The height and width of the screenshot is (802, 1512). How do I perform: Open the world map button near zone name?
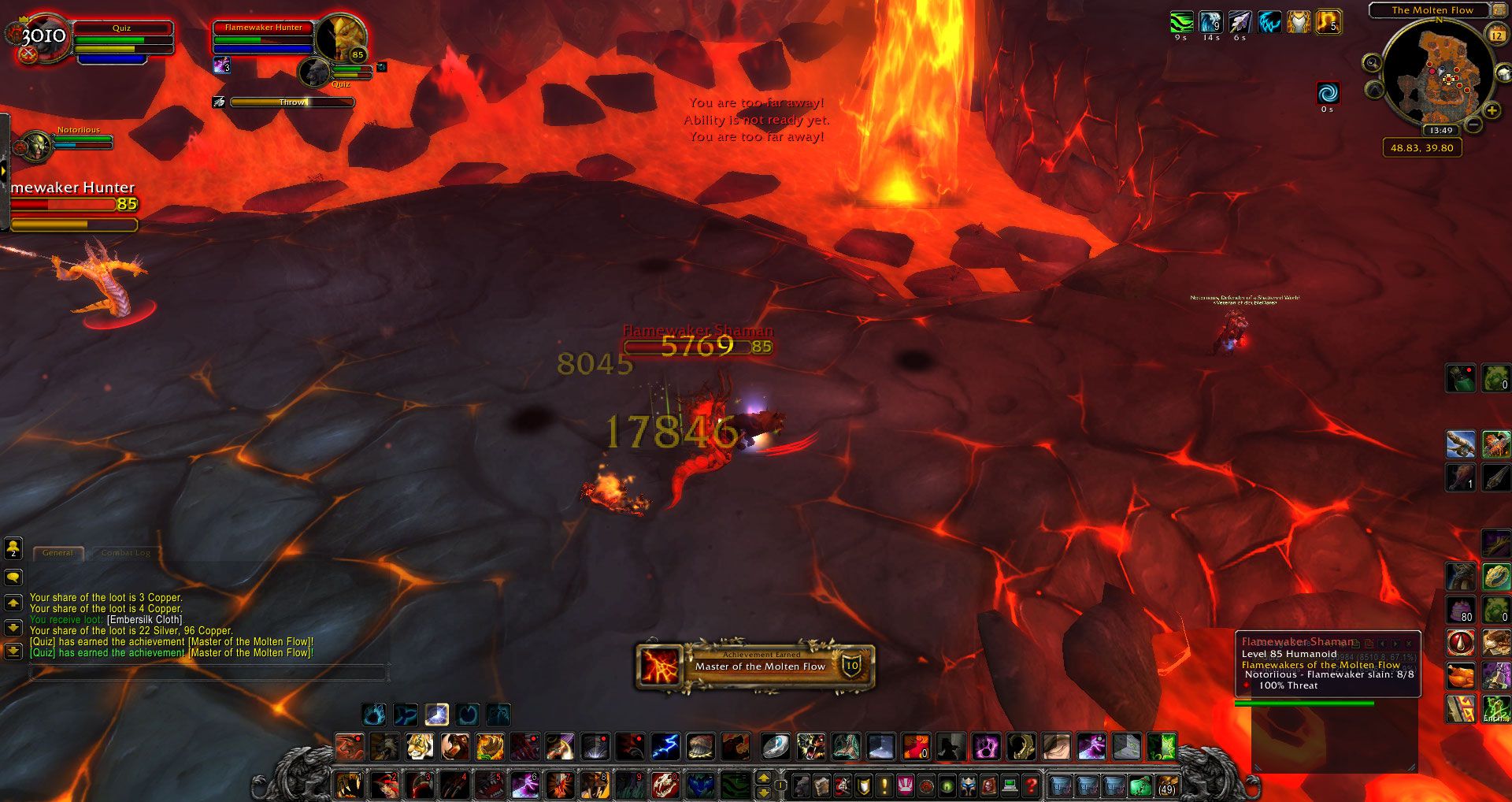point(1498,10)
